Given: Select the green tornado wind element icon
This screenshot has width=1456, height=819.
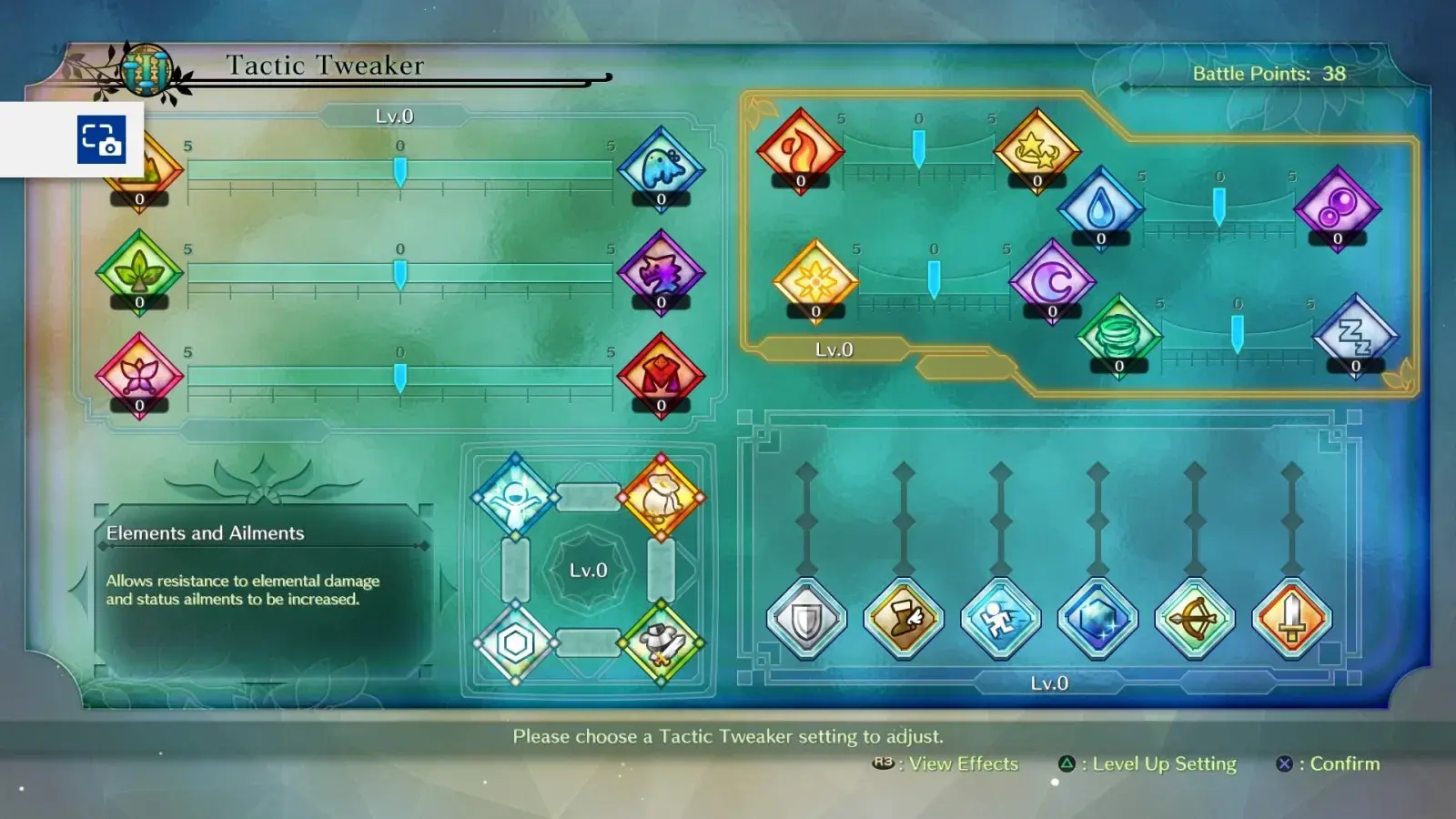Looking at the screenshot, I should (1118, 335).
